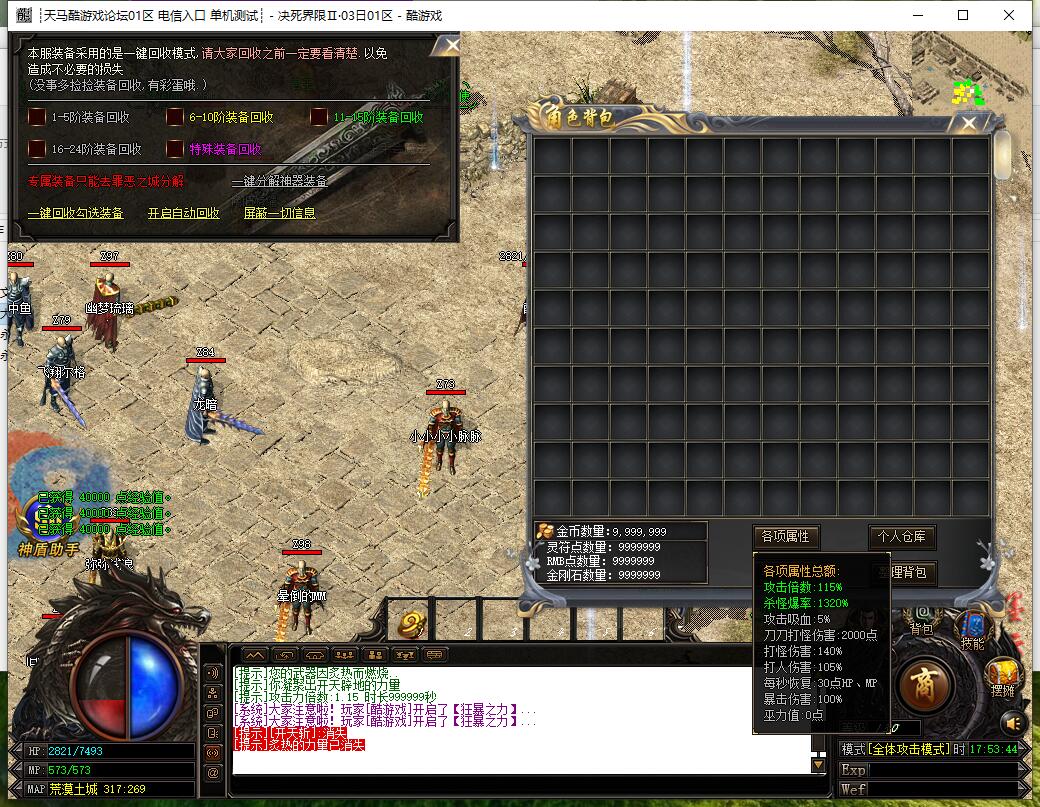
Task: Select the golden item in hotbar slot 1
Action: pyautogui.click(x=408, y=625)
